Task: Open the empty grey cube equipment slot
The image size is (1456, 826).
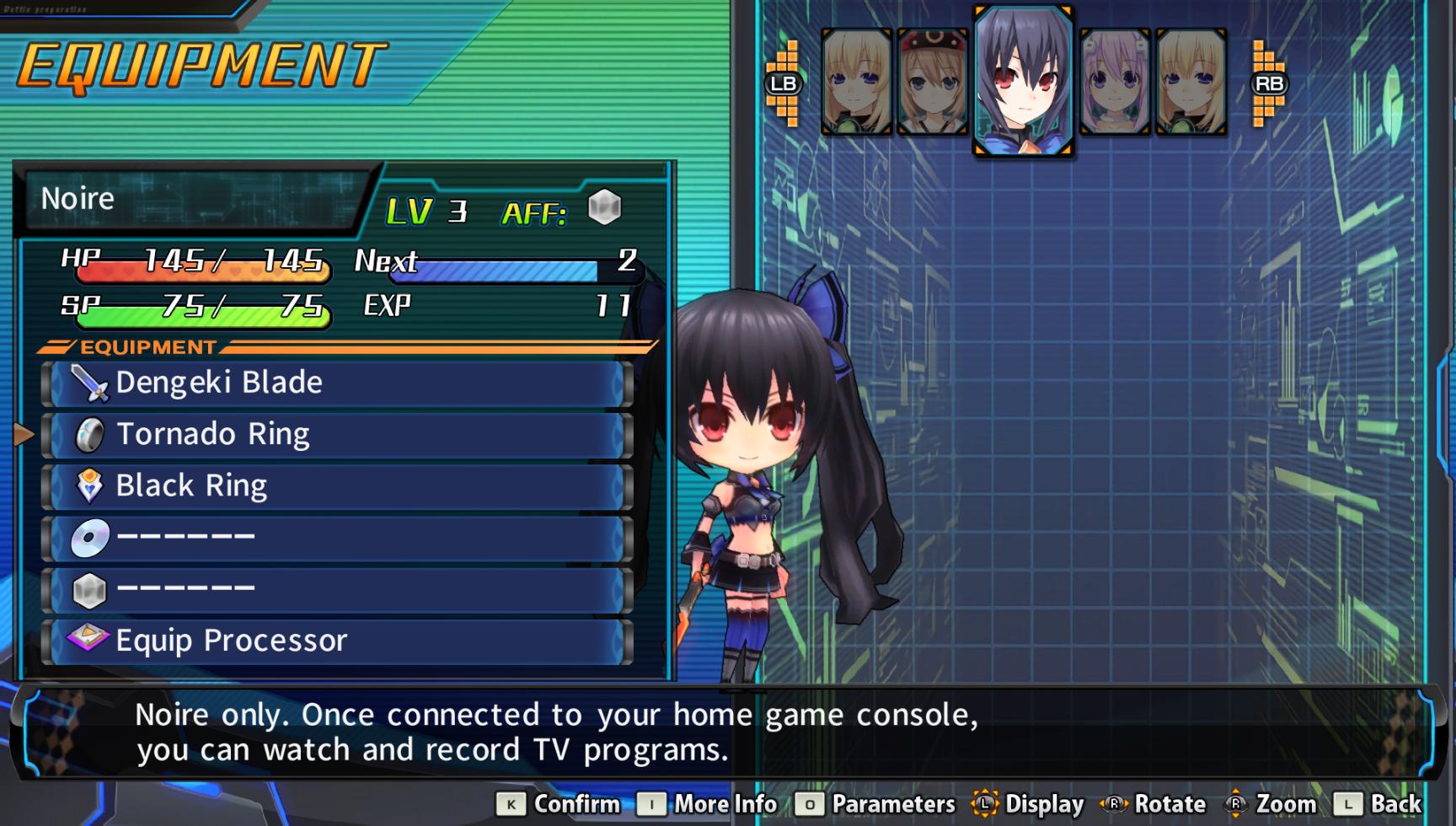Action: click(x=337, y=589)
